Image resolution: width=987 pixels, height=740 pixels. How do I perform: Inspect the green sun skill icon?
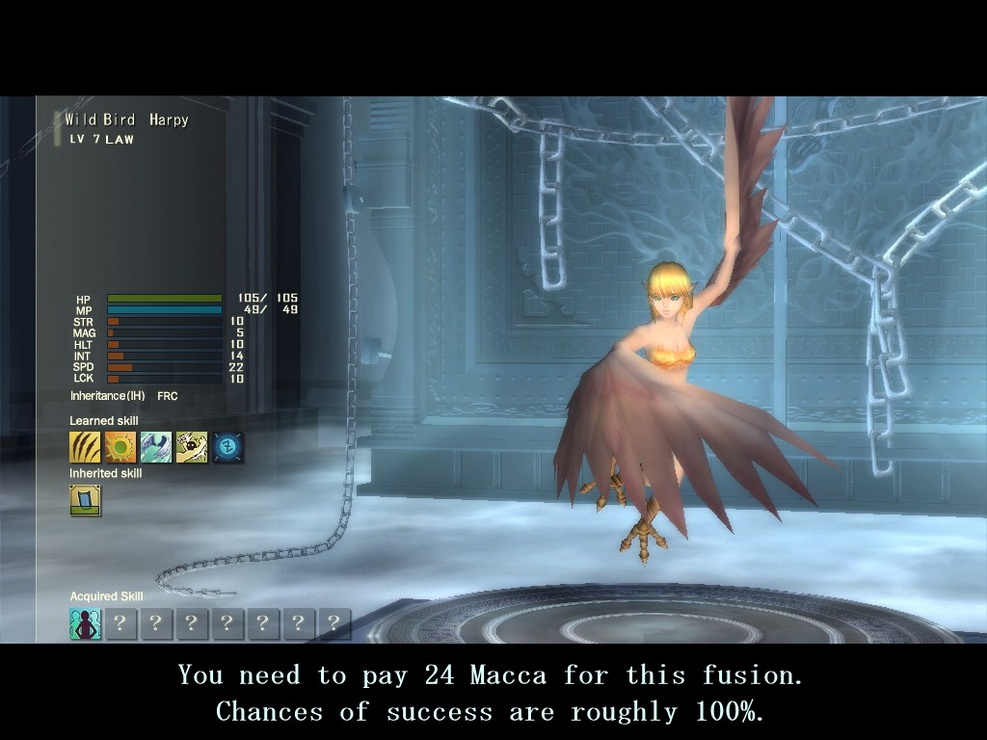coord(120,447)
